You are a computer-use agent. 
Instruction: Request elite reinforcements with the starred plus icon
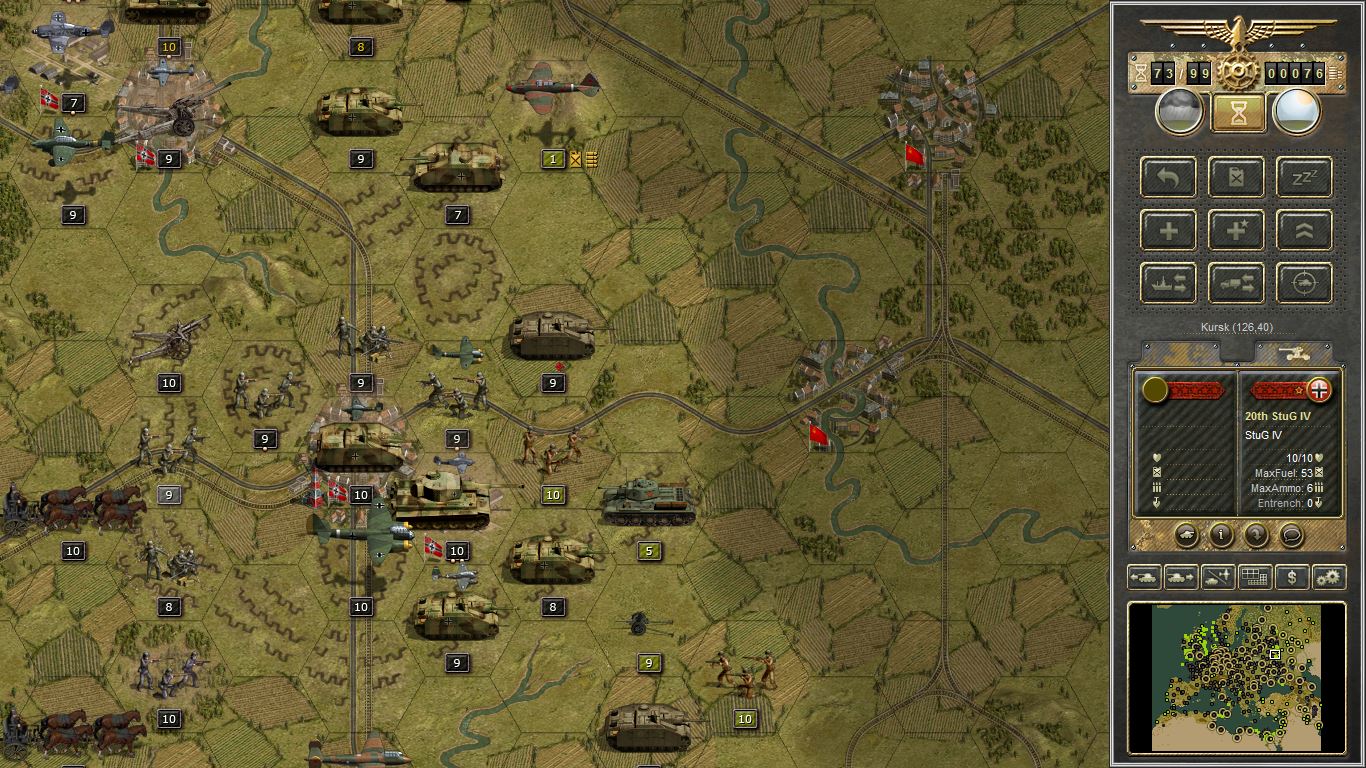[1235, 230]
